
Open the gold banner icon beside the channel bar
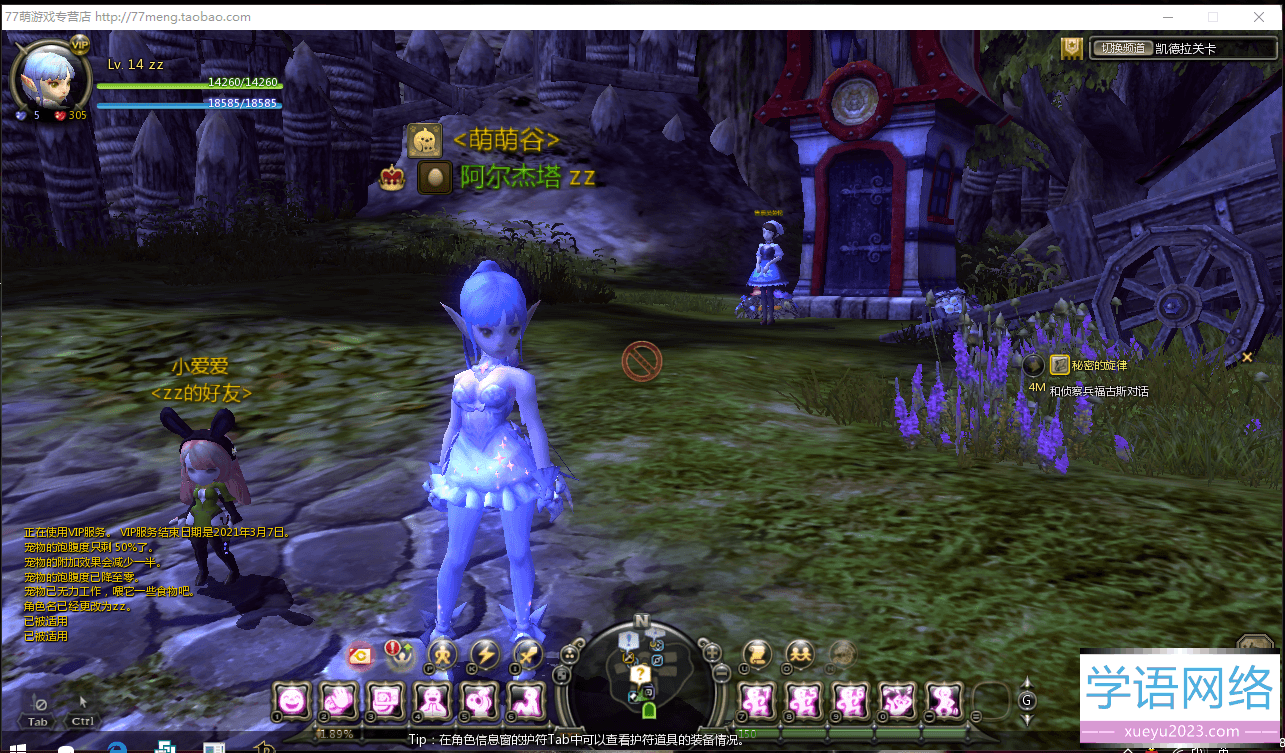[1073, 48]
